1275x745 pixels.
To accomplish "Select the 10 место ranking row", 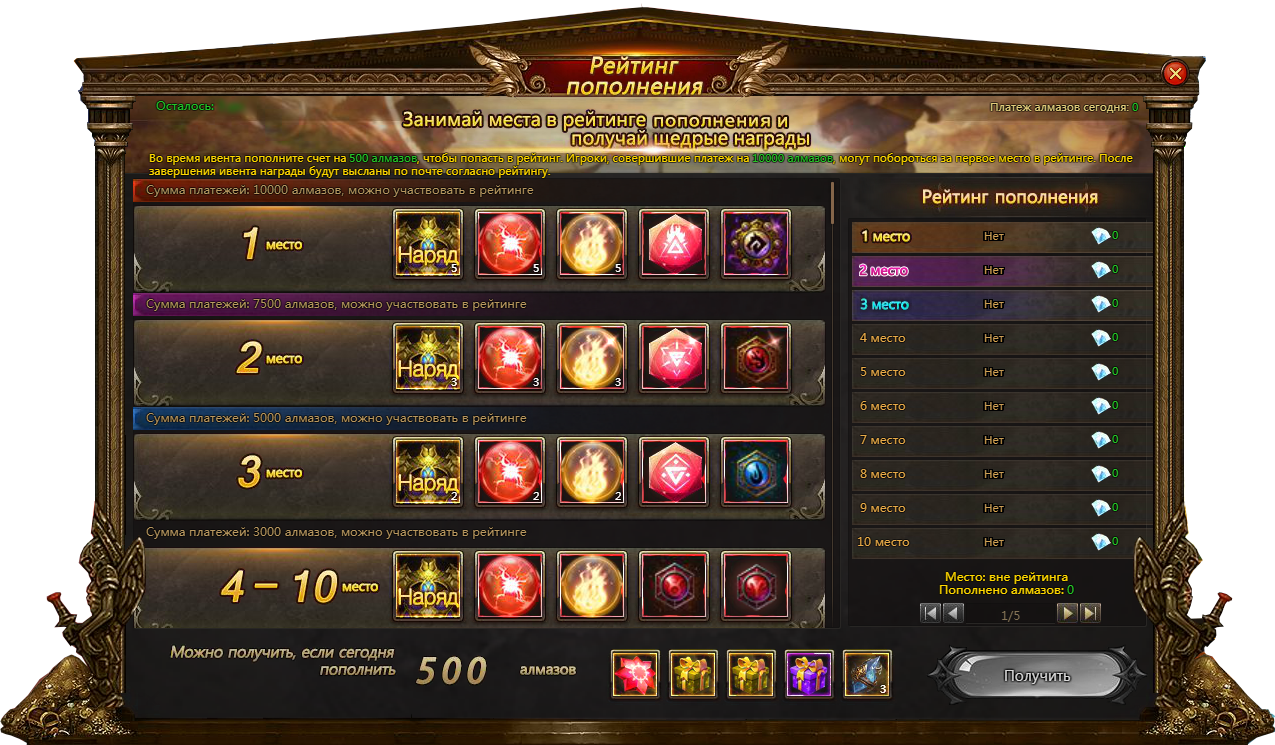I will tap(1000, 542).
